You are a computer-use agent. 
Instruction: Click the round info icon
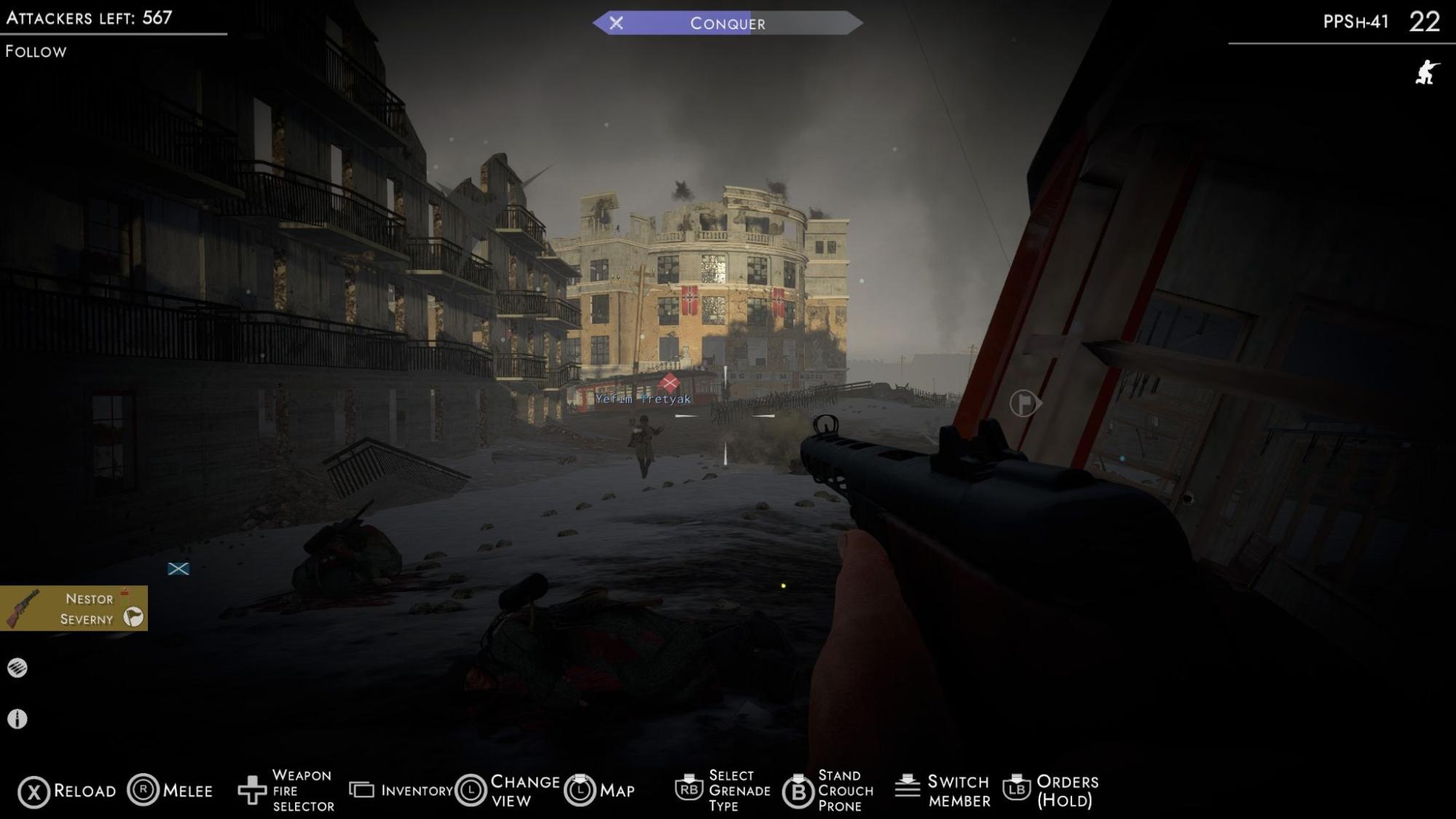17,719
